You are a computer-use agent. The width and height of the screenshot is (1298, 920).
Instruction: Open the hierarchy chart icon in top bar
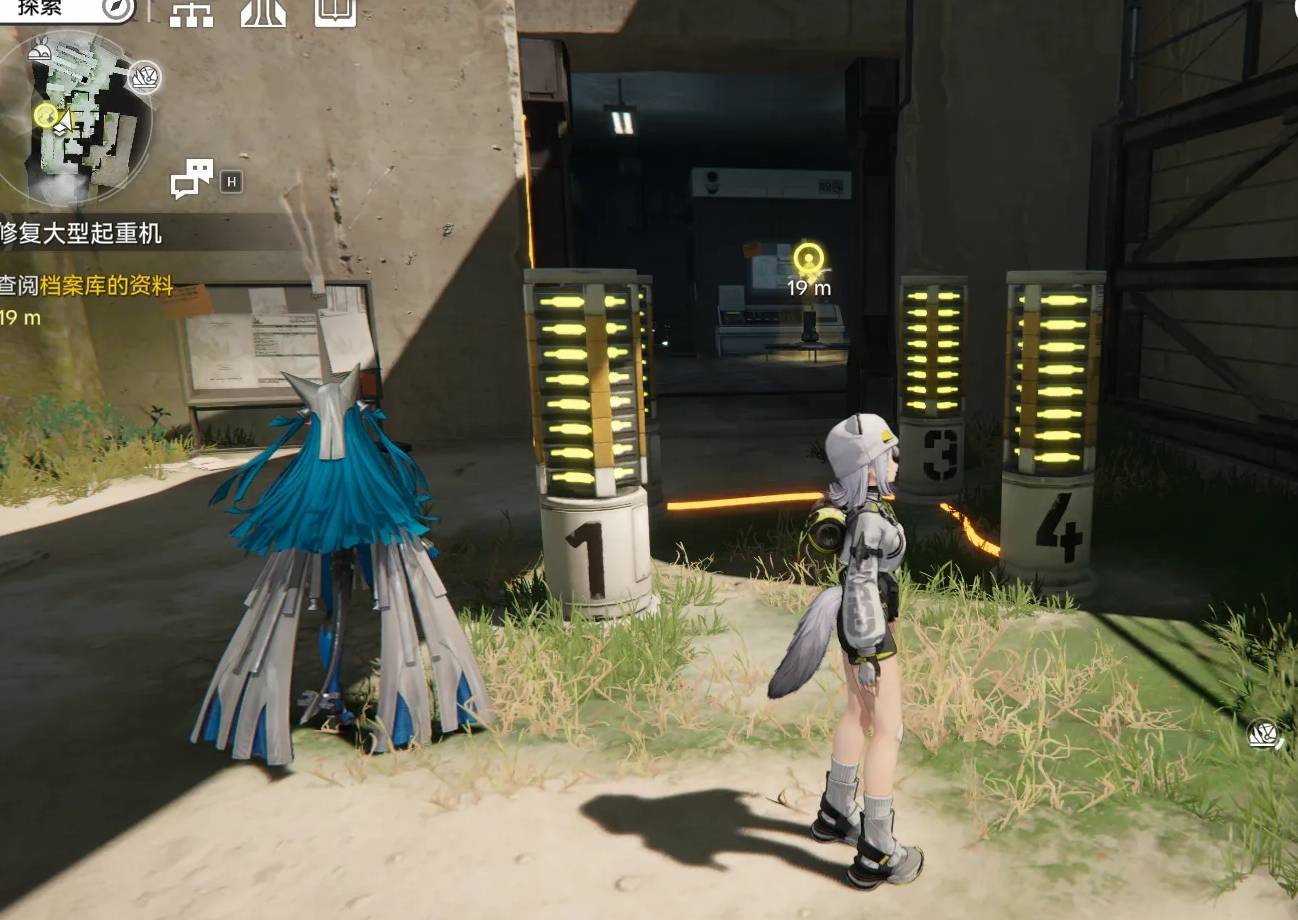coord(191,12)
